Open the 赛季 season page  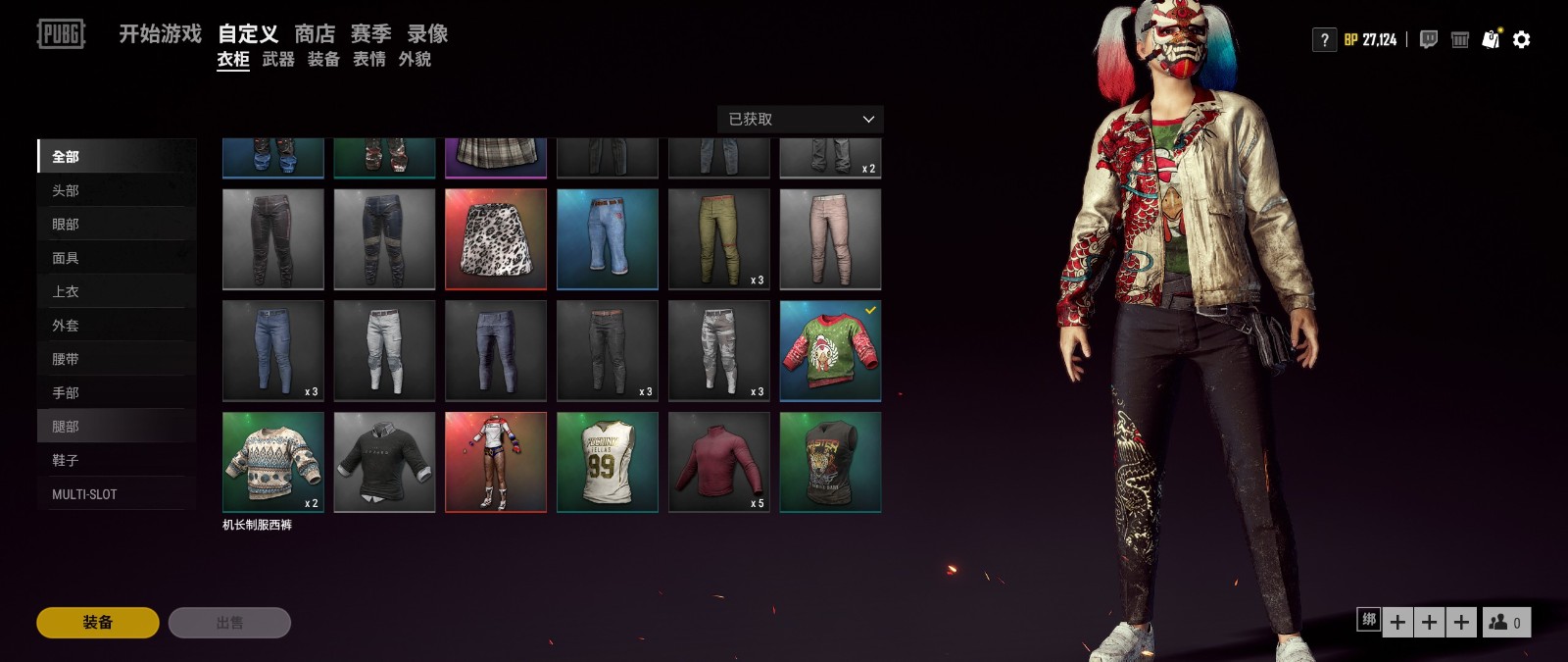(370, 34)
